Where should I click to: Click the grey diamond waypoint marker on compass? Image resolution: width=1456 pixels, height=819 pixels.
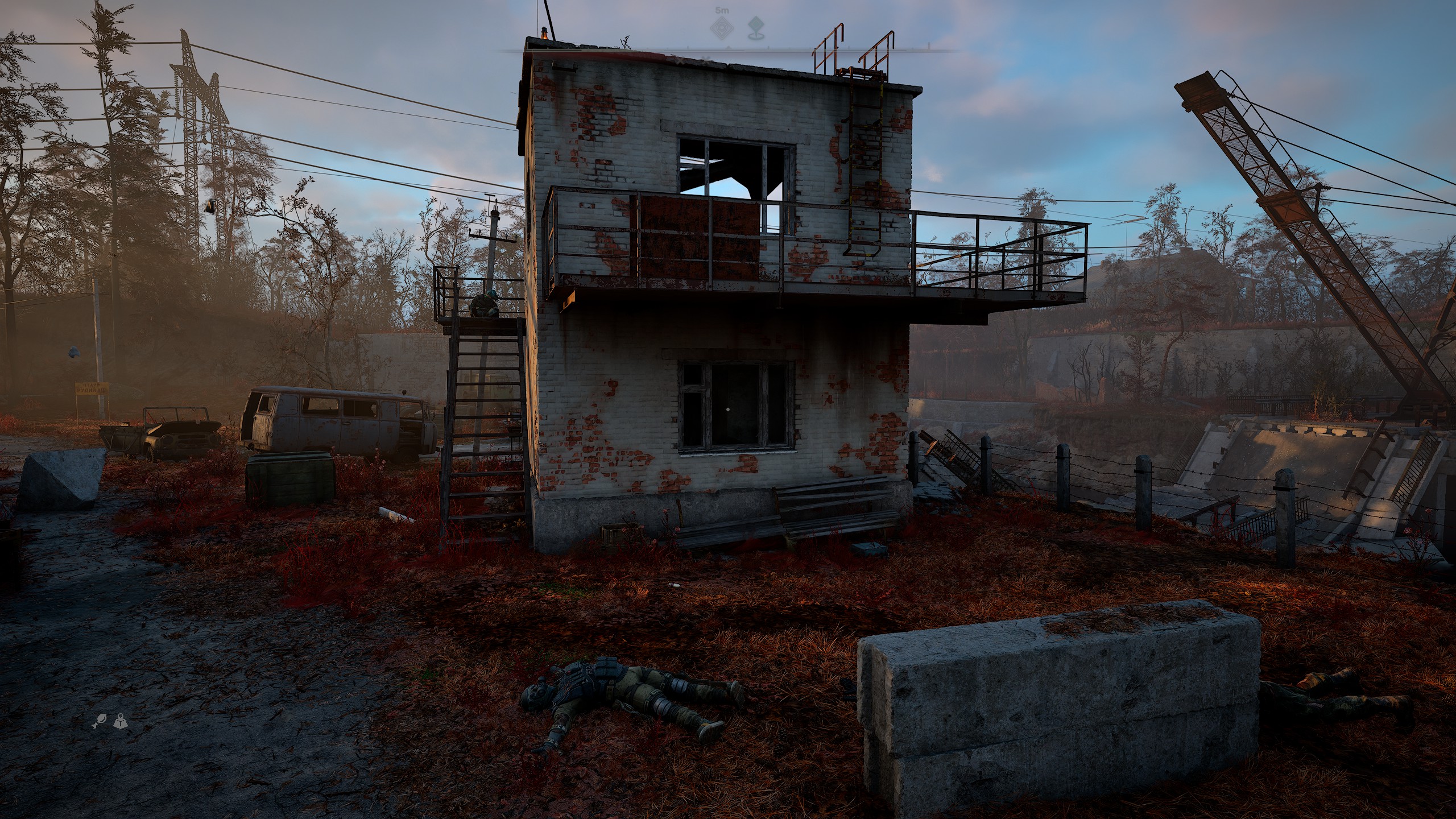(723, 26)
